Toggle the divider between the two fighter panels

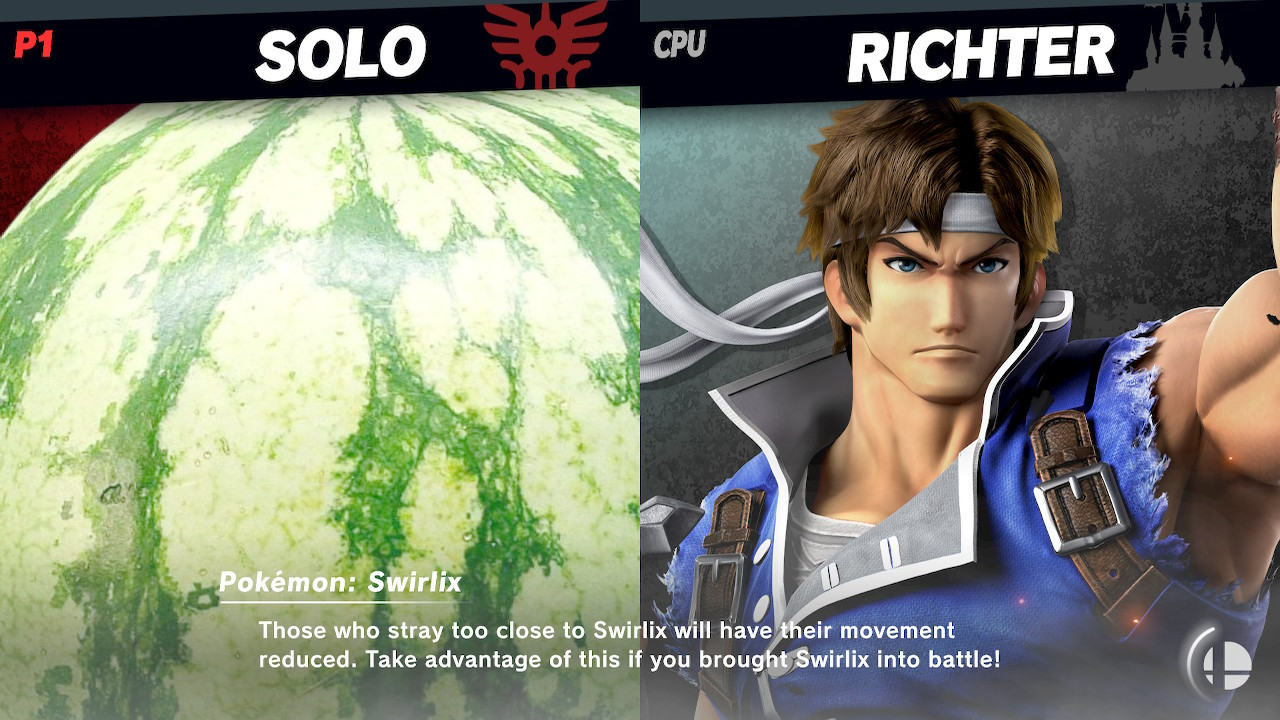pos(640,360)
